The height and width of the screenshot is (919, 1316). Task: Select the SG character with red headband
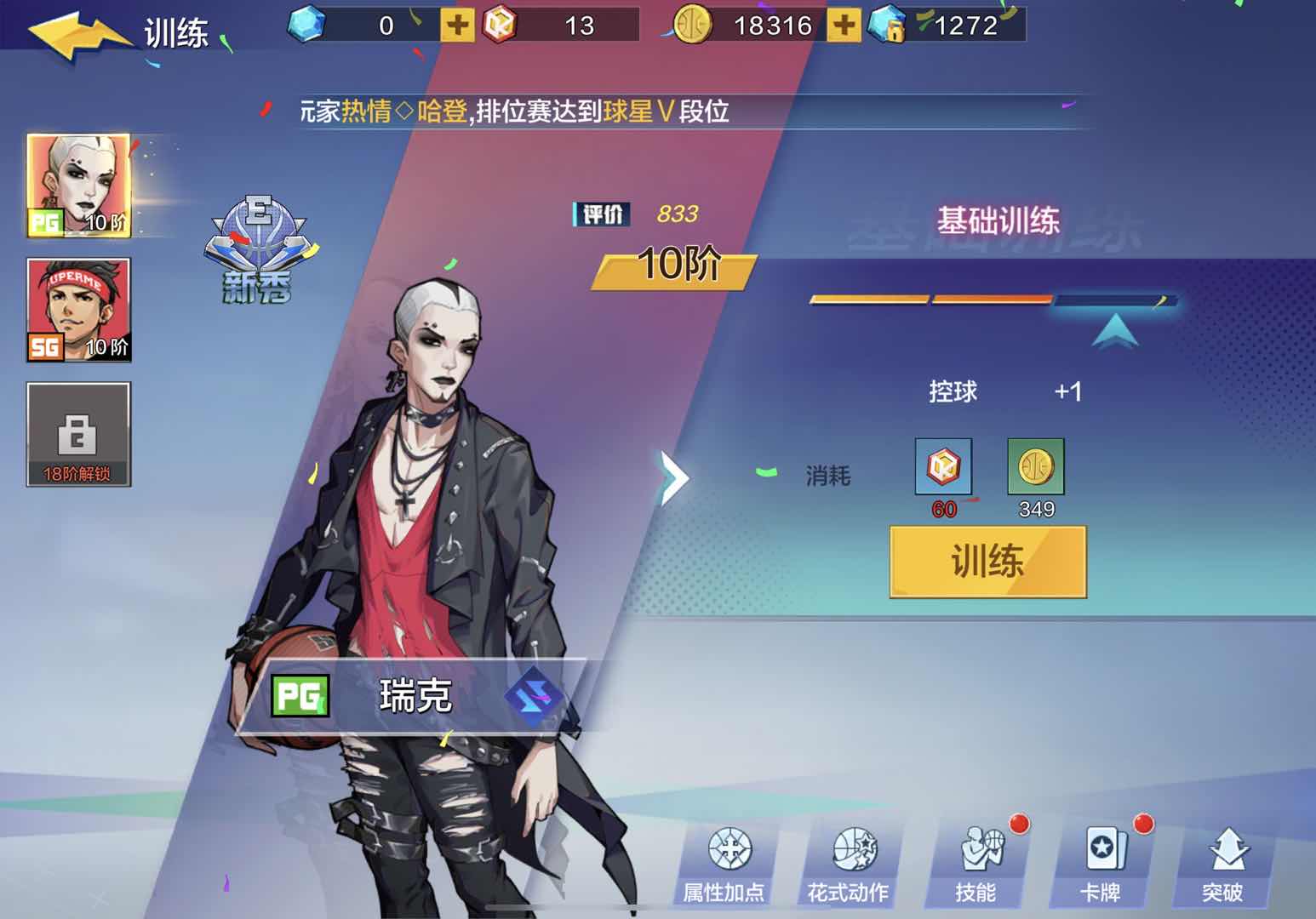pos(78,310)
